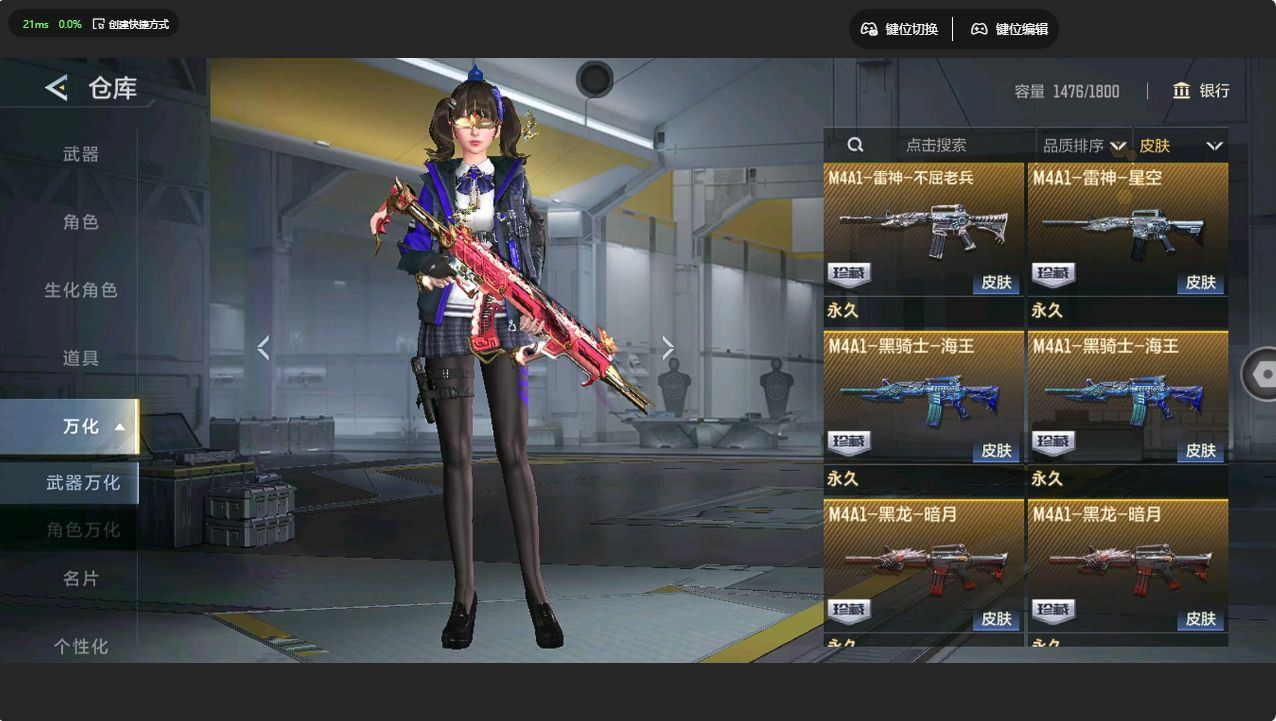The height and width of the screenshot is (721, 1276).
Task: Switch to the 个性化 category
Action: 81,646
